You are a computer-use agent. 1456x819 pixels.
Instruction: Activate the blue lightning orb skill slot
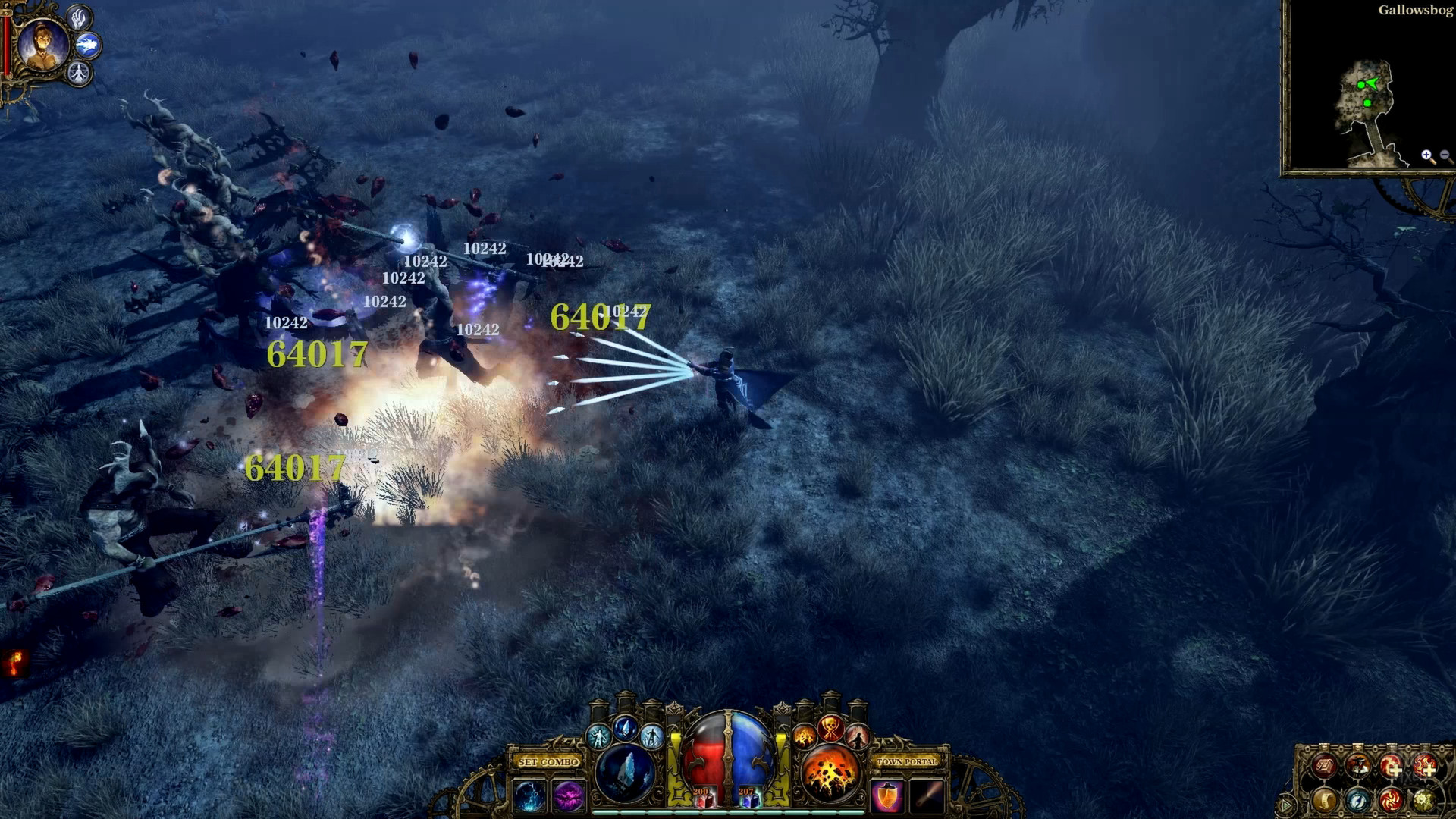point(529,797)
